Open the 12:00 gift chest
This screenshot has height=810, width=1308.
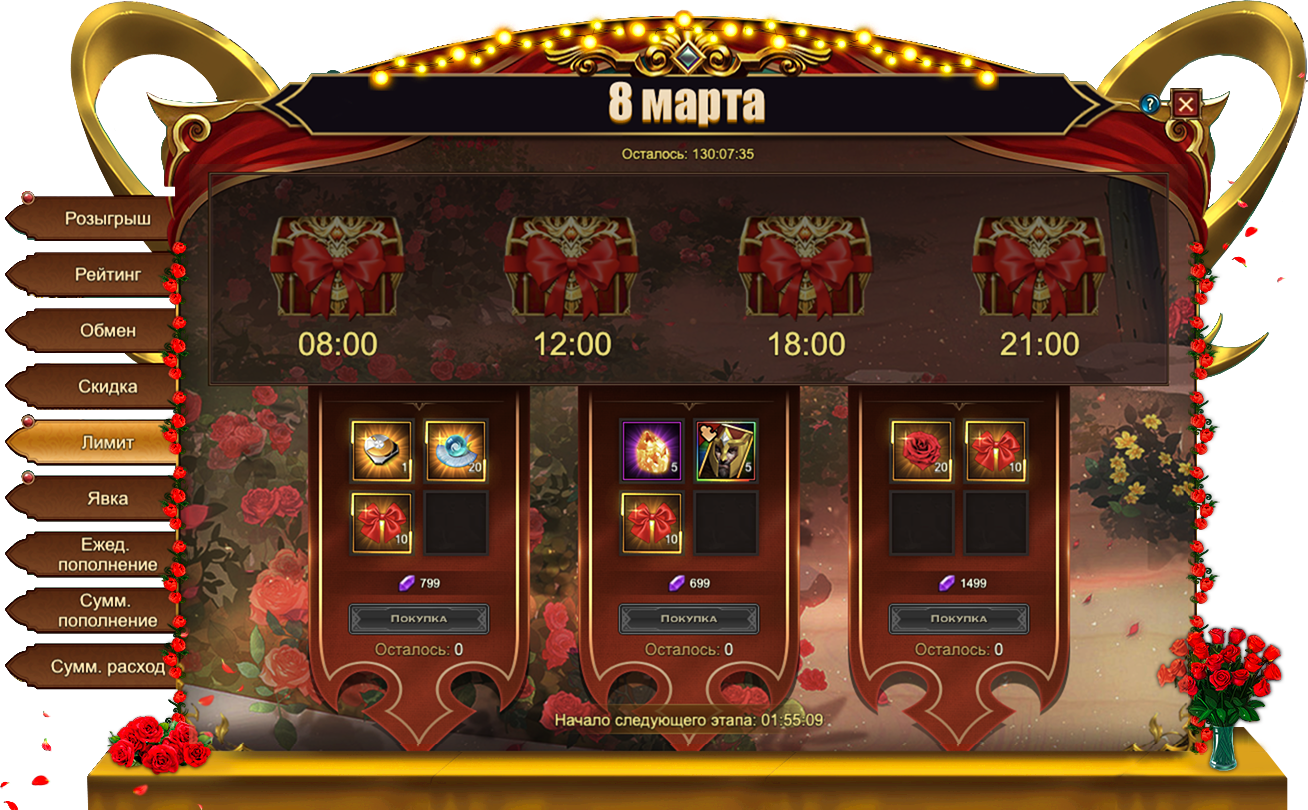(571, 268)
